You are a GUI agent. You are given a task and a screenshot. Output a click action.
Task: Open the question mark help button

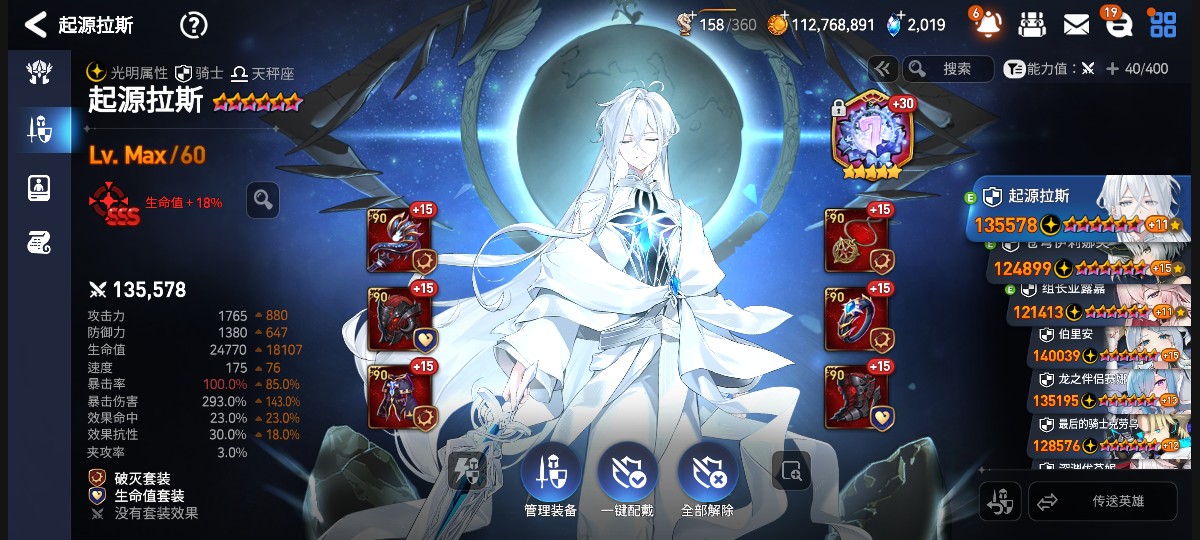click(193, 25)
